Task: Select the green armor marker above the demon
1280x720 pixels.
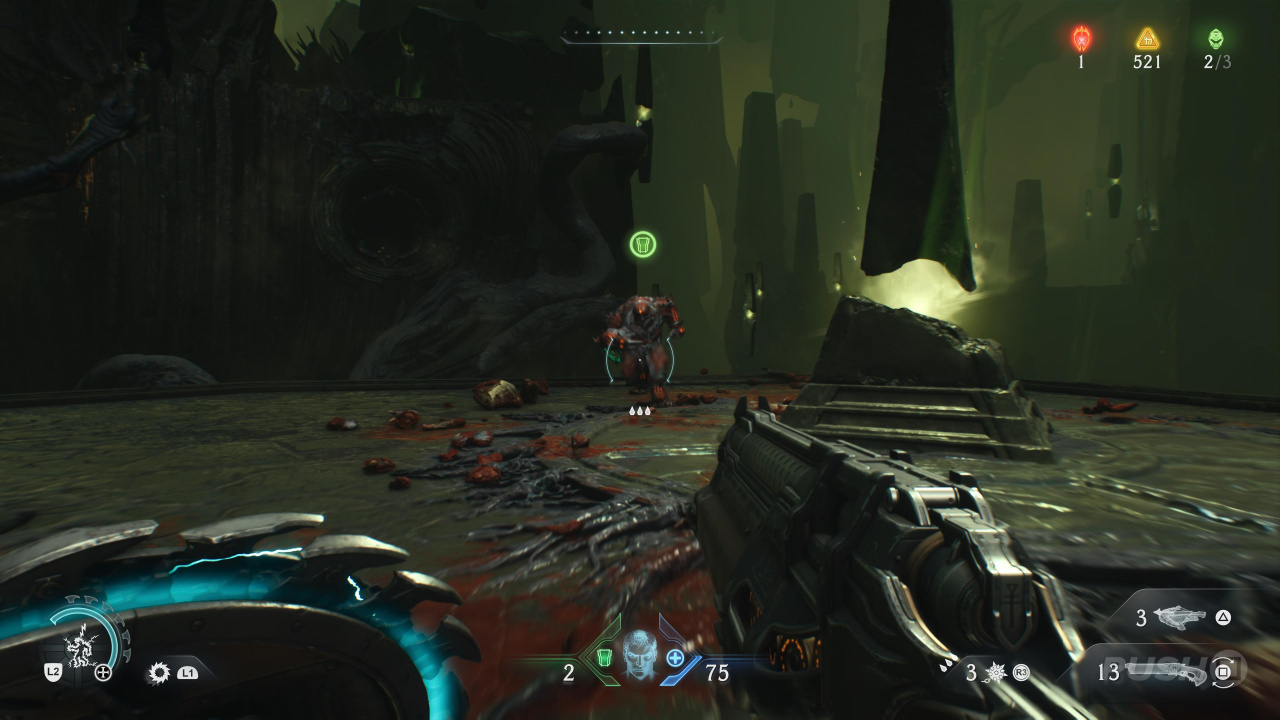Action: pos(643,244)
